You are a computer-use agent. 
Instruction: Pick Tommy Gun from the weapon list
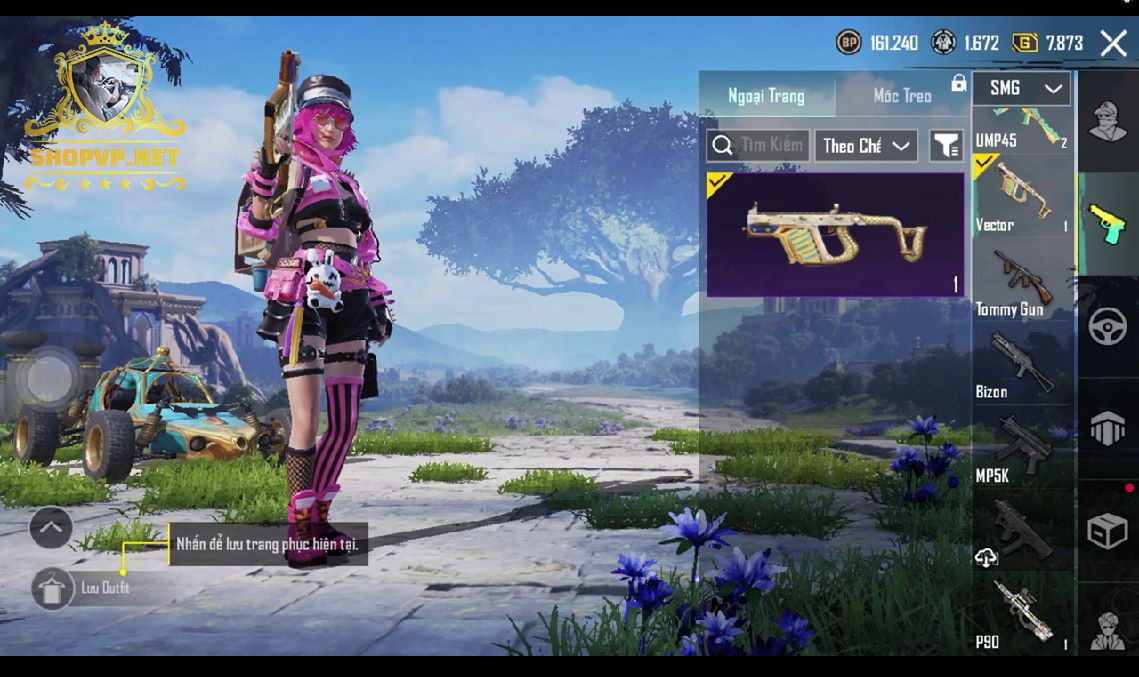[1022, 282]
